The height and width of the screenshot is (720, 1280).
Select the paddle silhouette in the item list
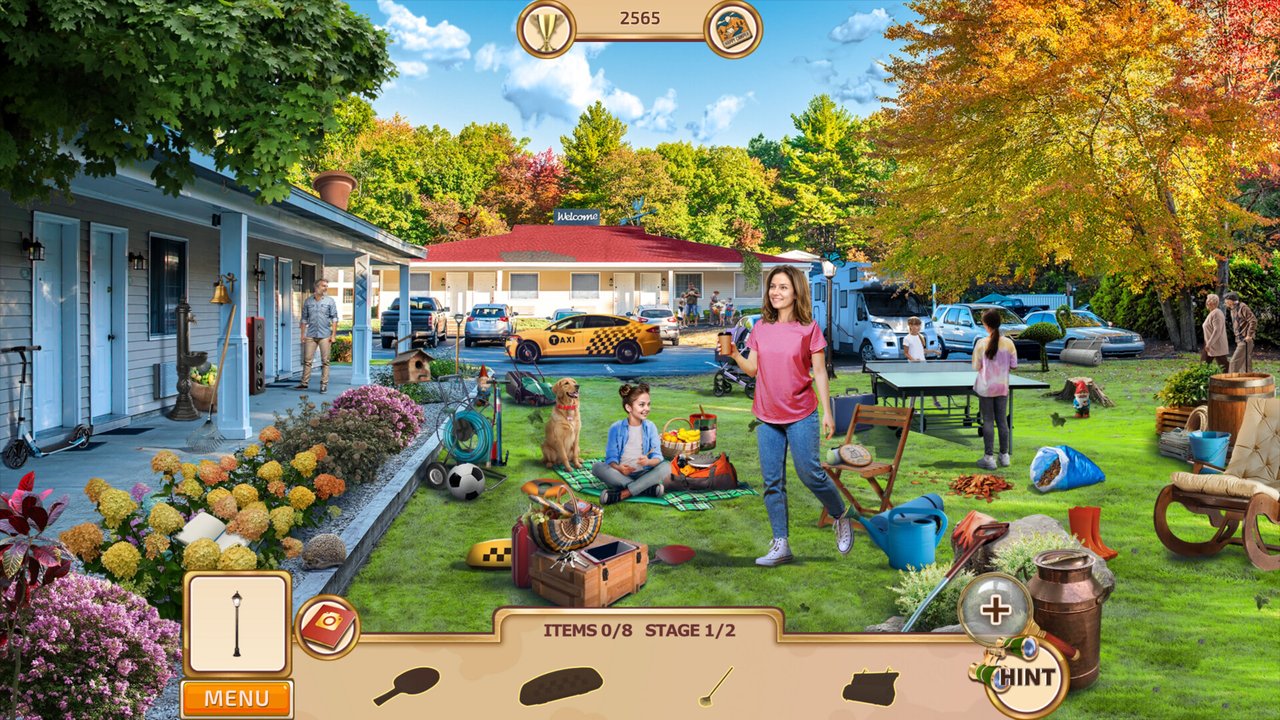(x=406, y=685)
